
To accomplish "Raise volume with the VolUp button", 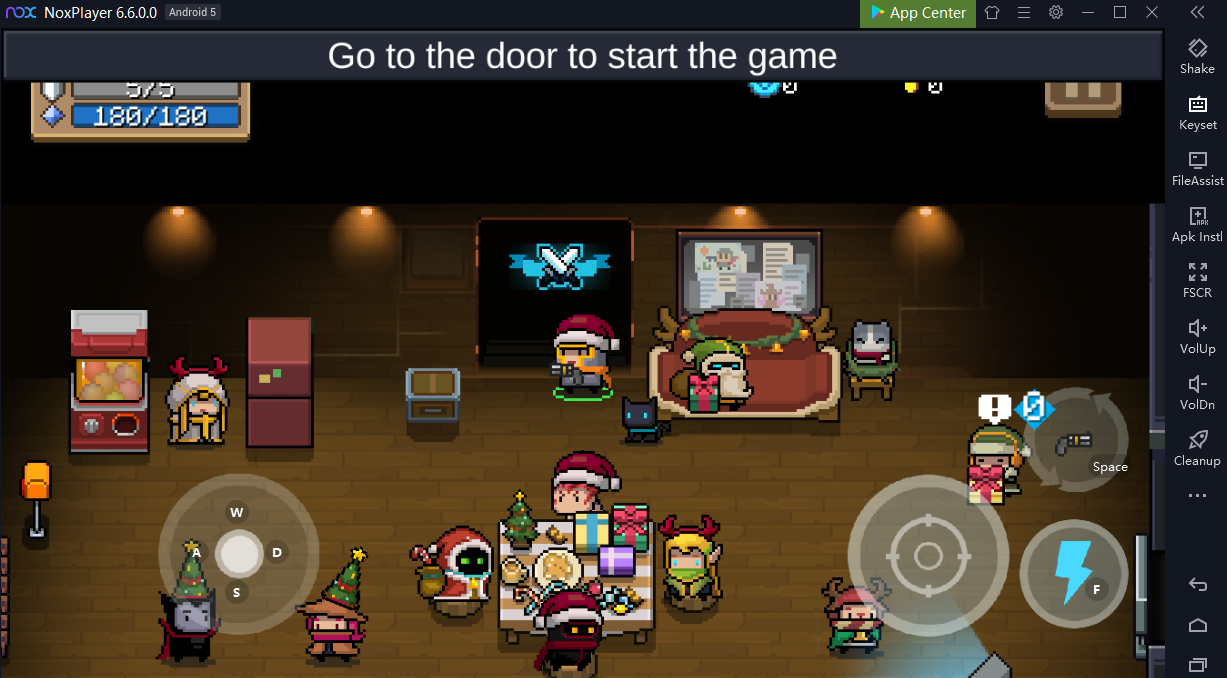I will 1197,335.
